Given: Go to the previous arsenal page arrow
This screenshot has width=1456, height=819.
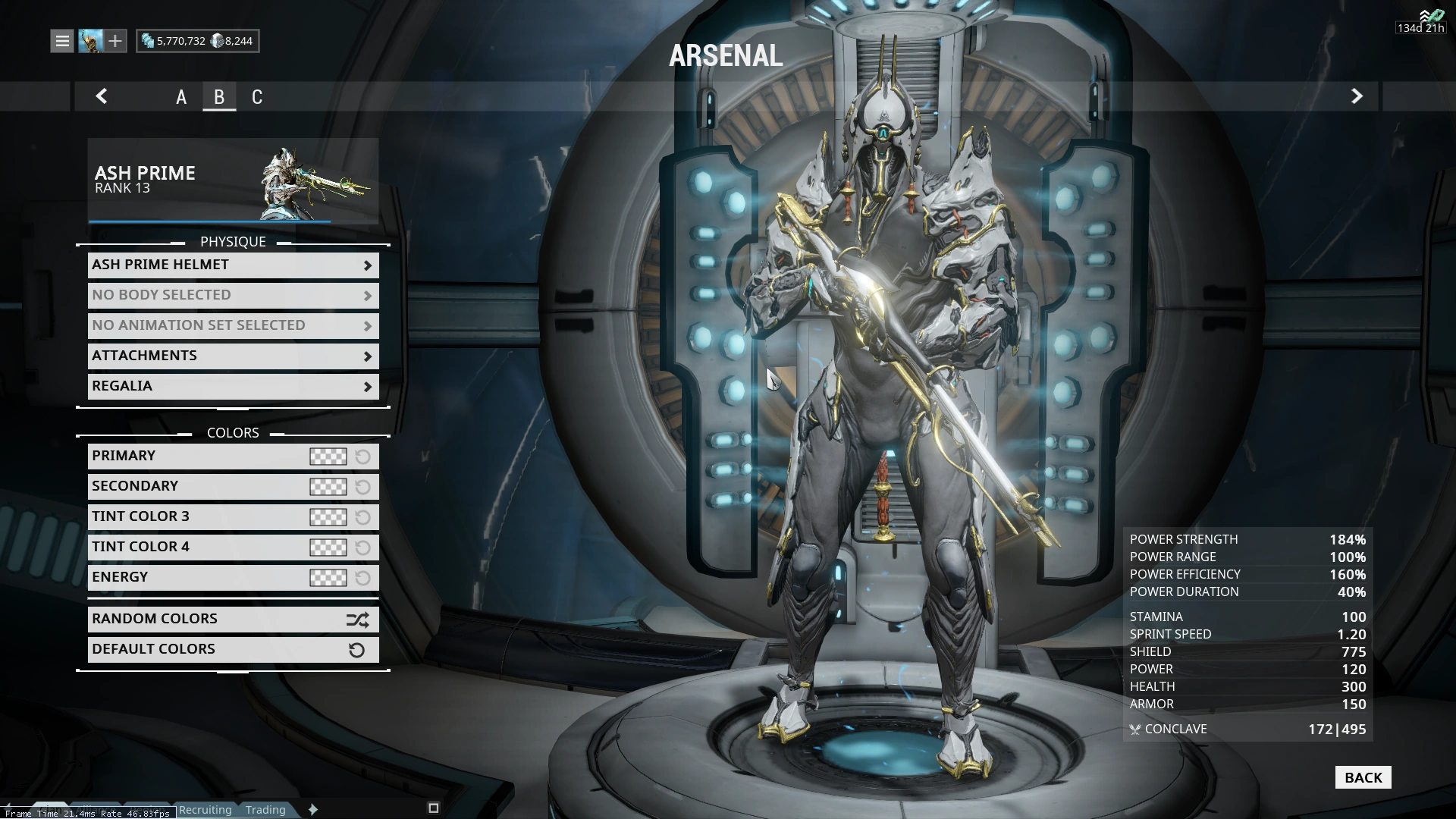Looking at the screenshot, I should (x=102, y=96).
